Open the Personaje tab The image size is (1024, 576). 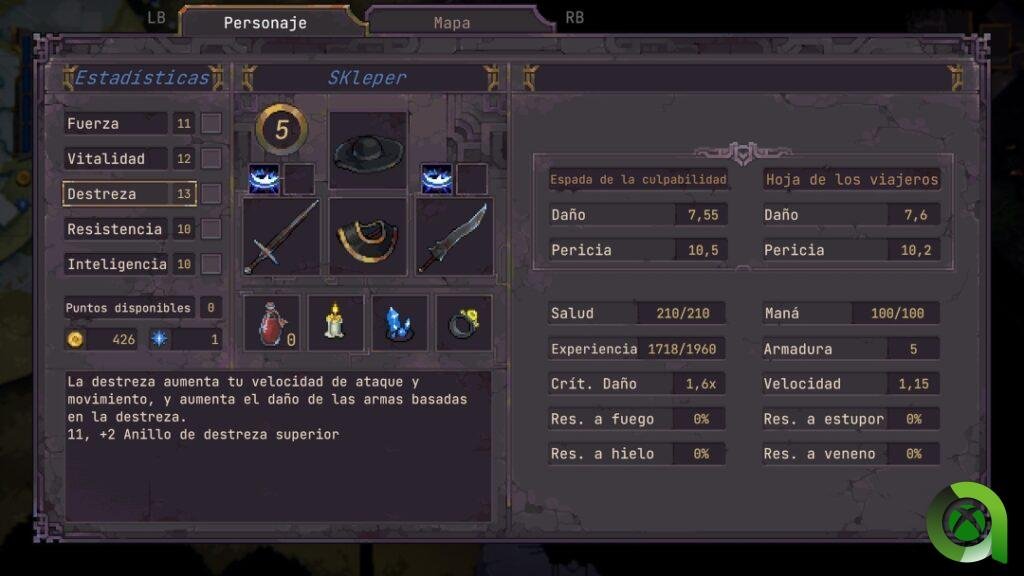[x=265, y=22]
